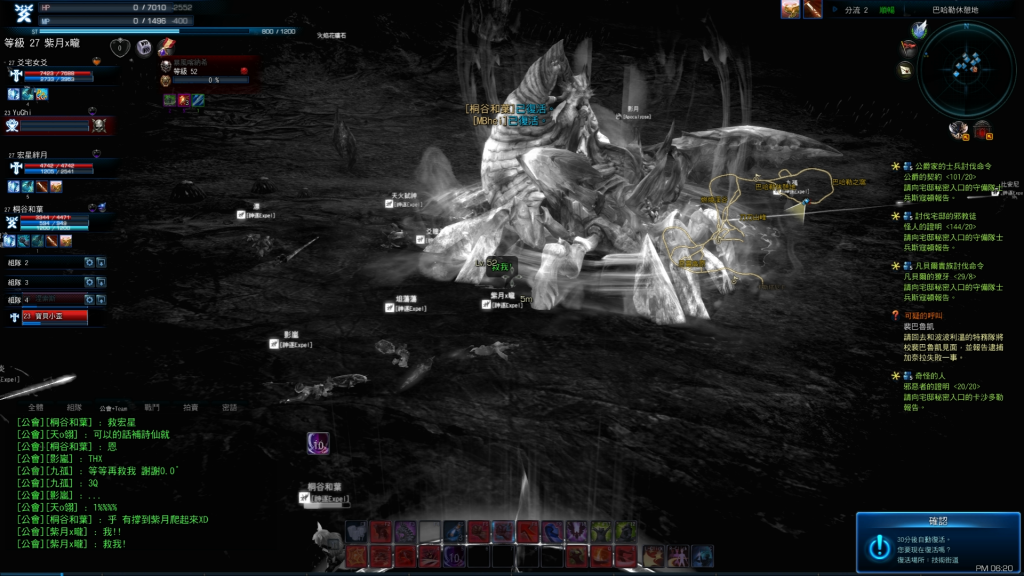Viewport: 1024px width, 576px height.
Task: Click the purple level 10 buff icon
Action: click(319, 443)
